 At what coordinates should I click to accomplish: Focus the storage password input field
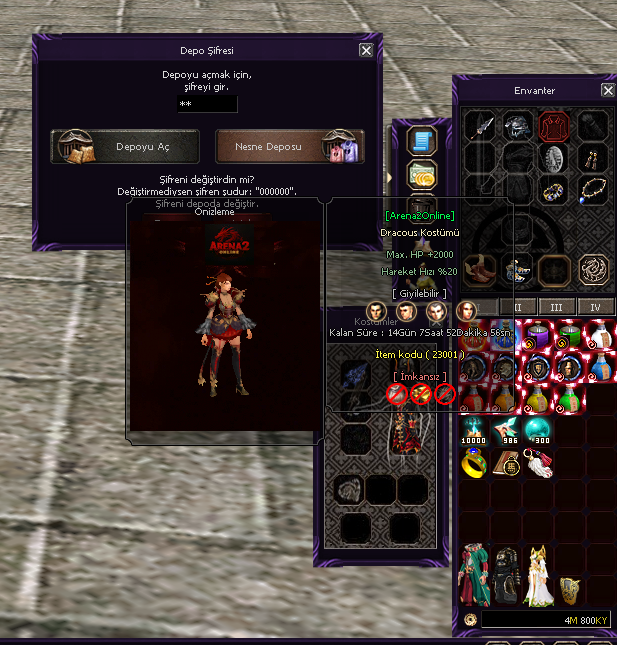tap(207, 104)
